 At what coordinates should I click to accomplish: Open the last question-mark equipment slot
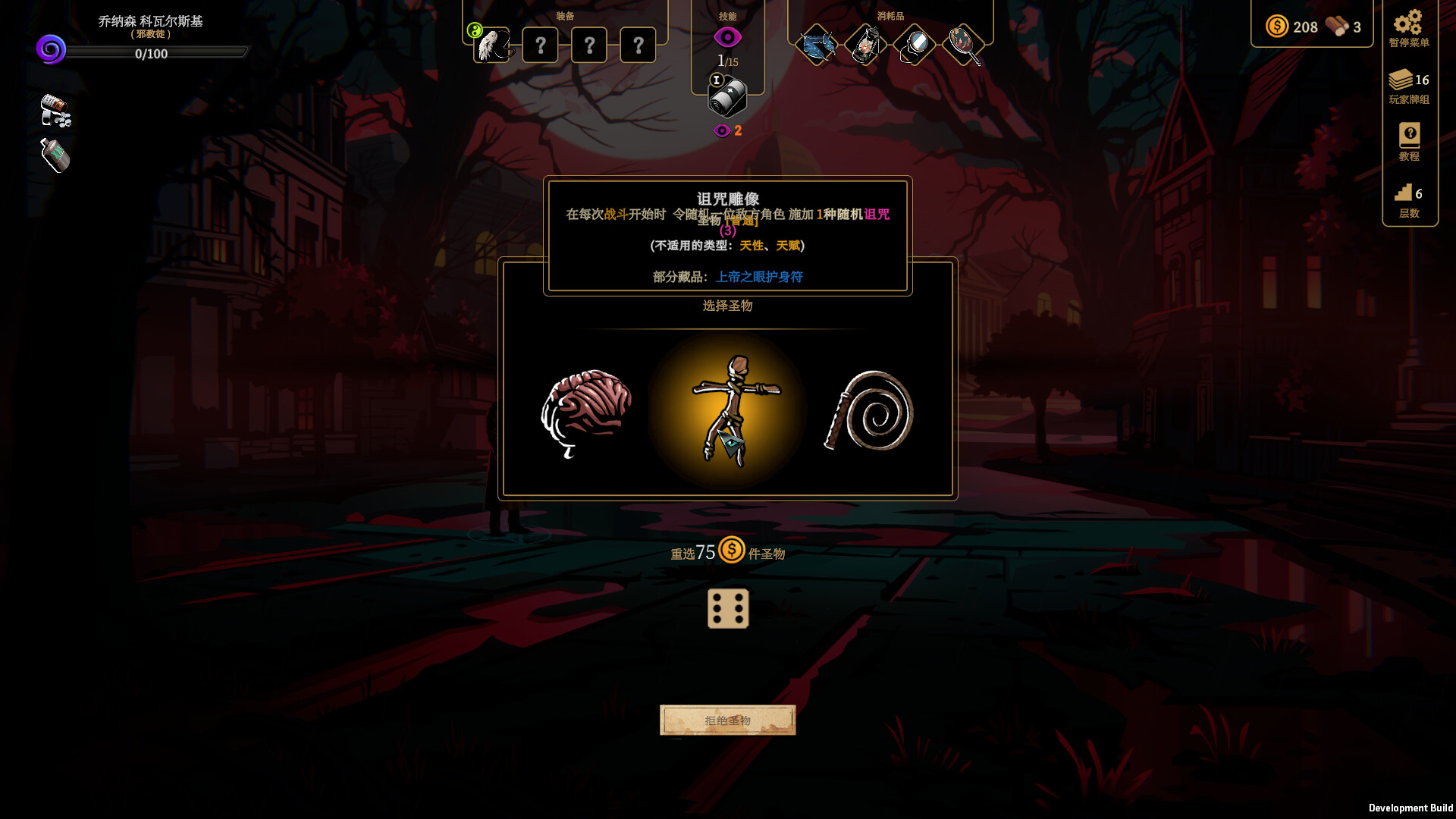[x=639, y=45]
